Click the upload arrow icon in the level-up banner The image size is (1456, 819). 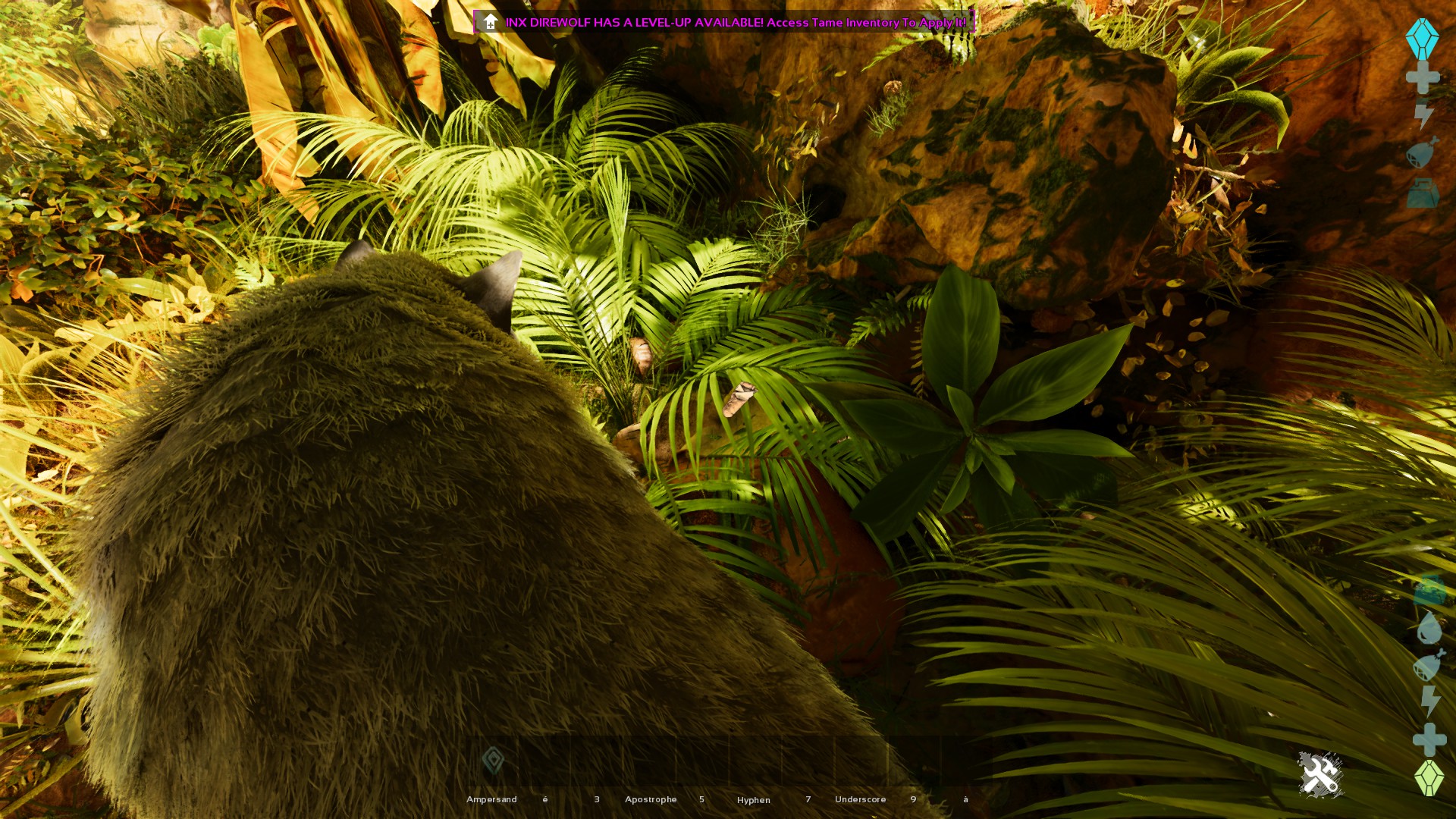point(491,22)
